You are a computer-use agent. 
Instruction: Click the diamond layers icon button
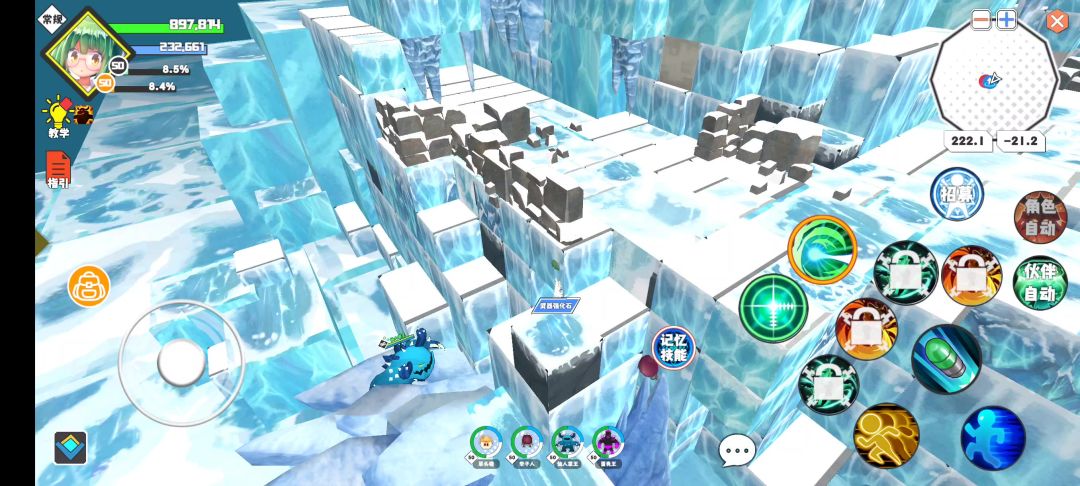click(70, 446)
